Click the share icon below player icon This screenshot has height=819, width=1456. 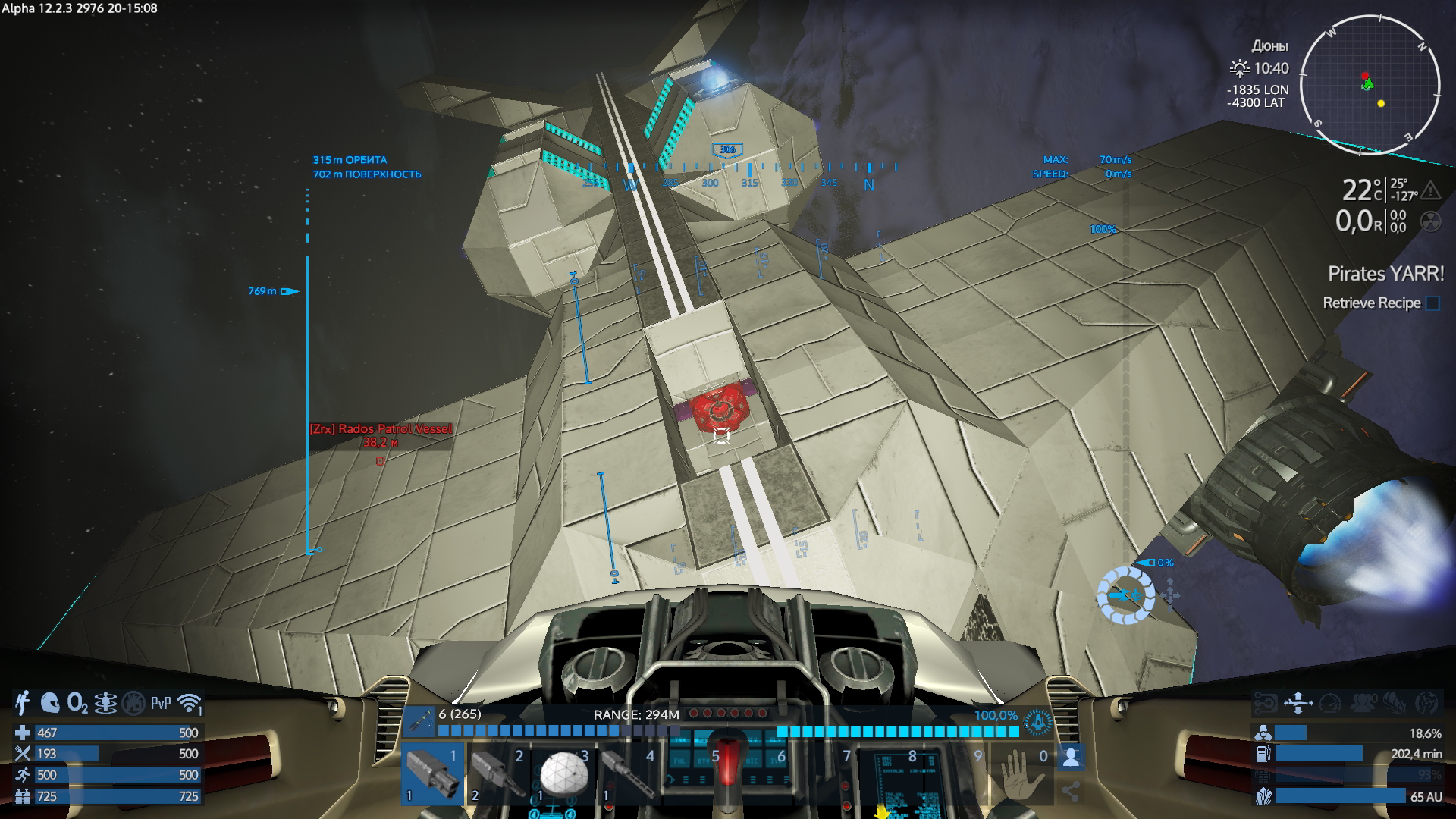(1071, 792)
